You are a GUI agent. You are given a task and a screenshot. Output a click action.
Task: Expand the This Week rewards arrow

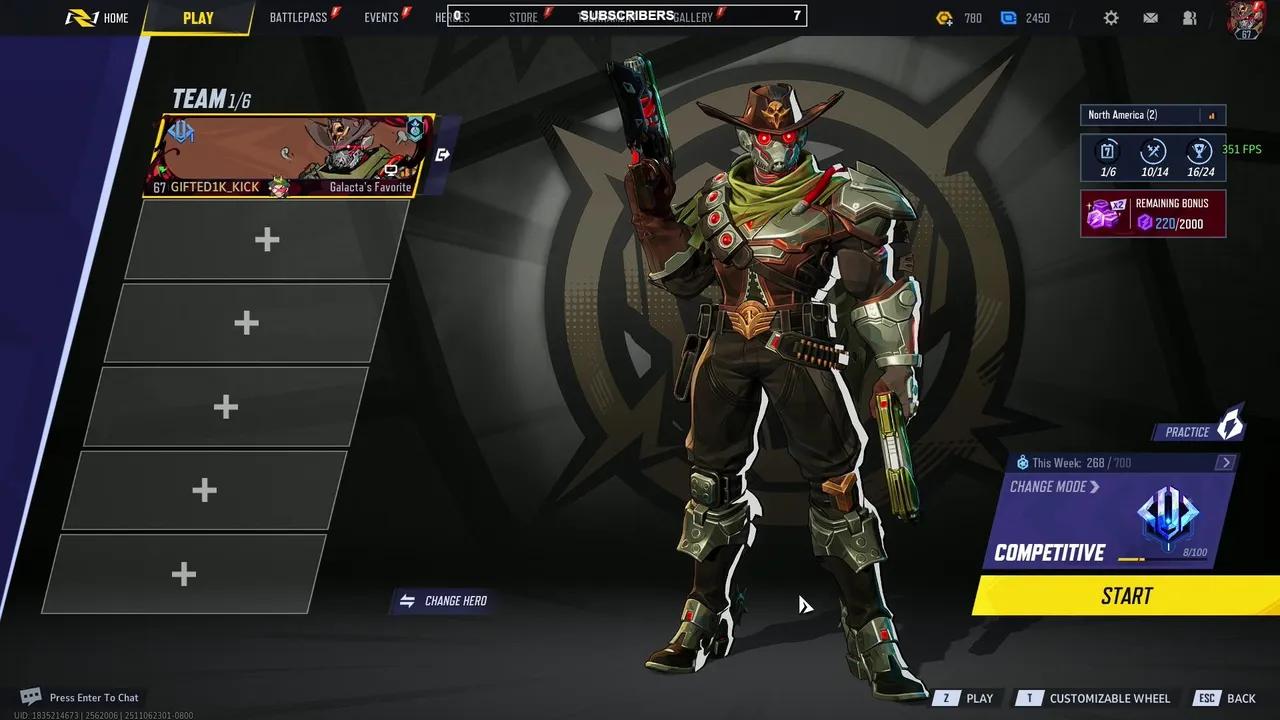coord(1226,462)
